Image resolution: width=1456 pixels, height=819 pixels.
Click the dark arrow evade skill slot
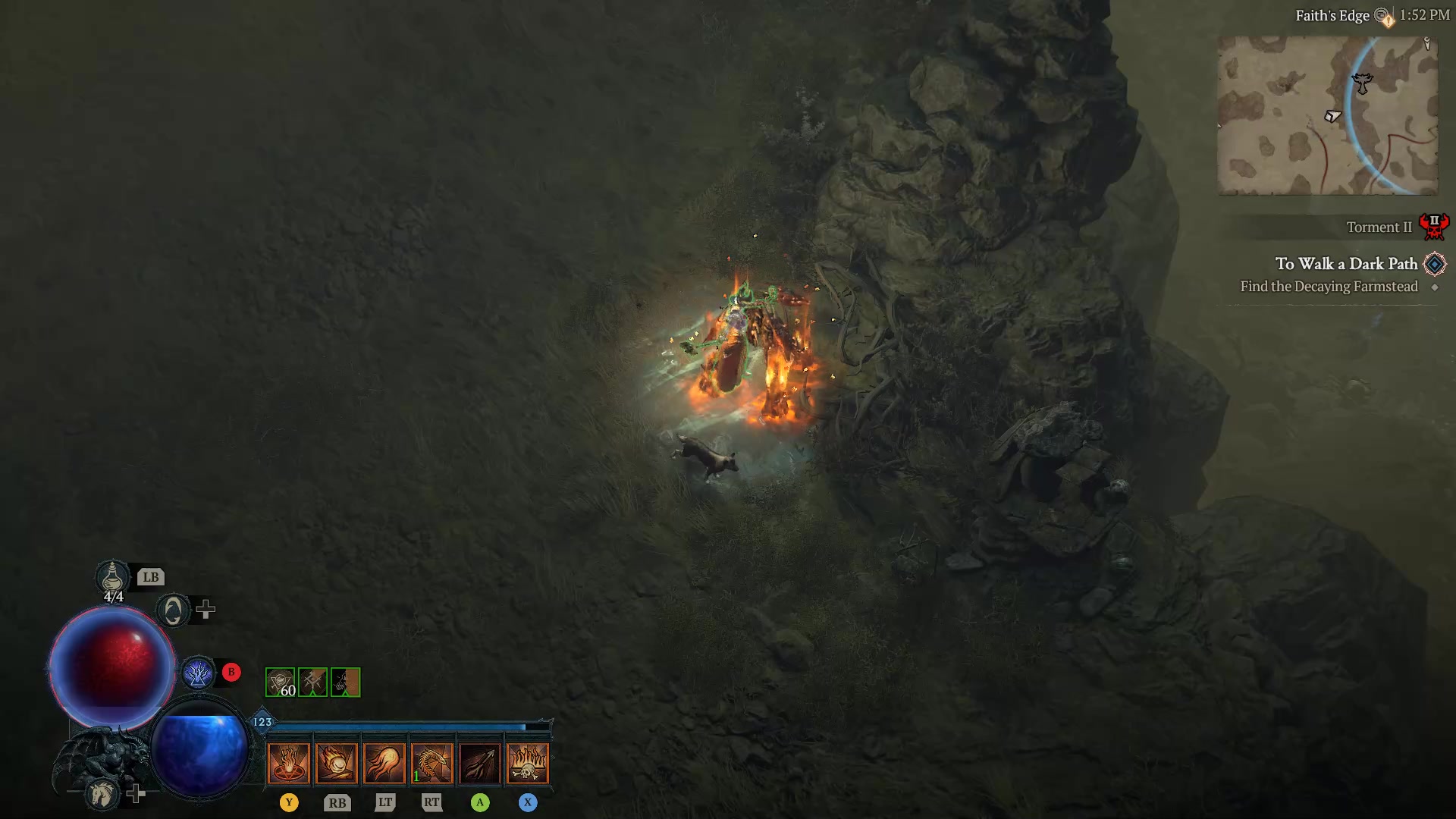pyautogui.click(x=480, y=762)
